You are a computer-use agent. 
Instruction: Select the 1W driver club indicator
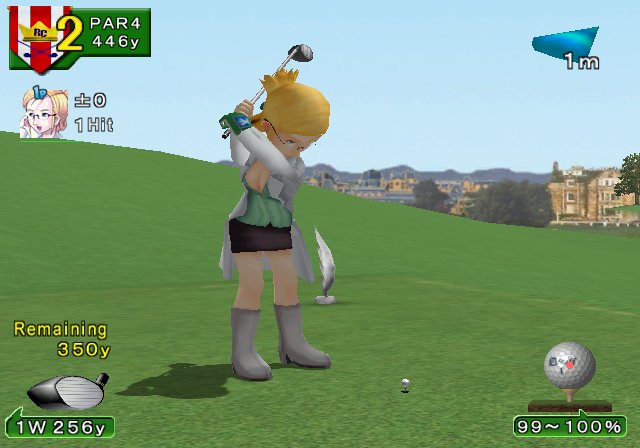tap(60, 427)
